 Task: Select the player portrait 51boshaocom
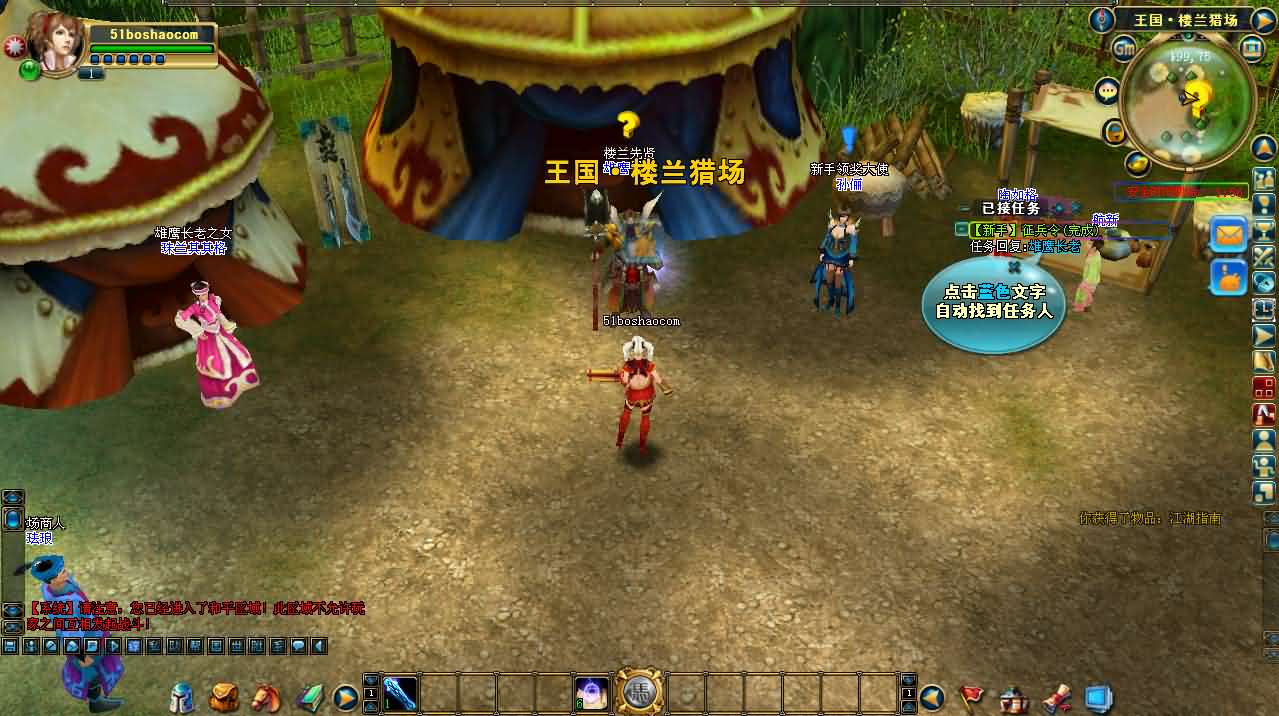click(56, 40)
